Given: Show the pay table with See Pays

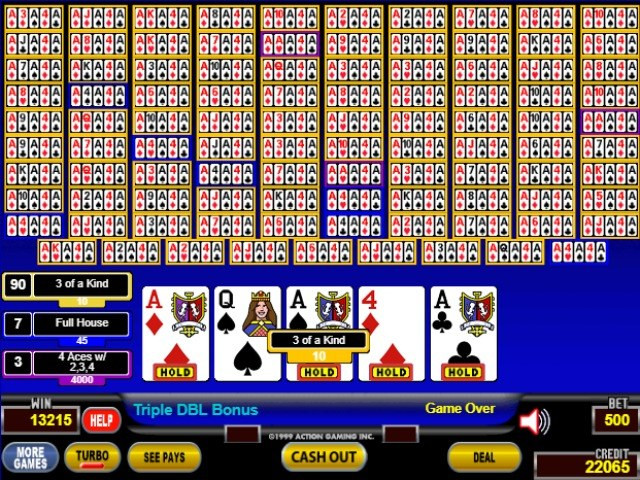Looking at the screenshot, I should point(164,457).
